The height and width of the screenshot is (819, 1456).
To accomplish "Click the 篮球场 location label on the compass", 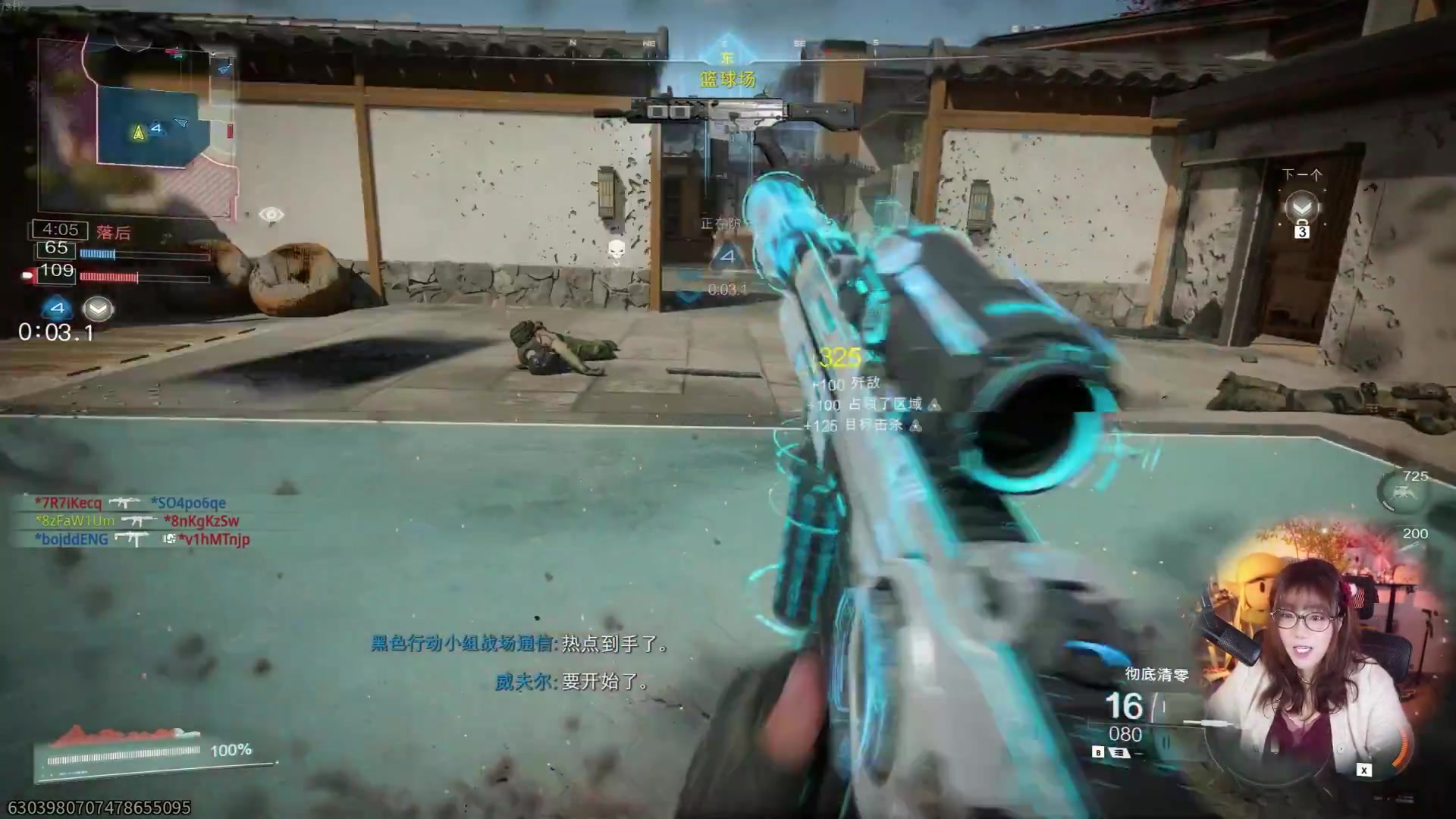I will (727, 80).
